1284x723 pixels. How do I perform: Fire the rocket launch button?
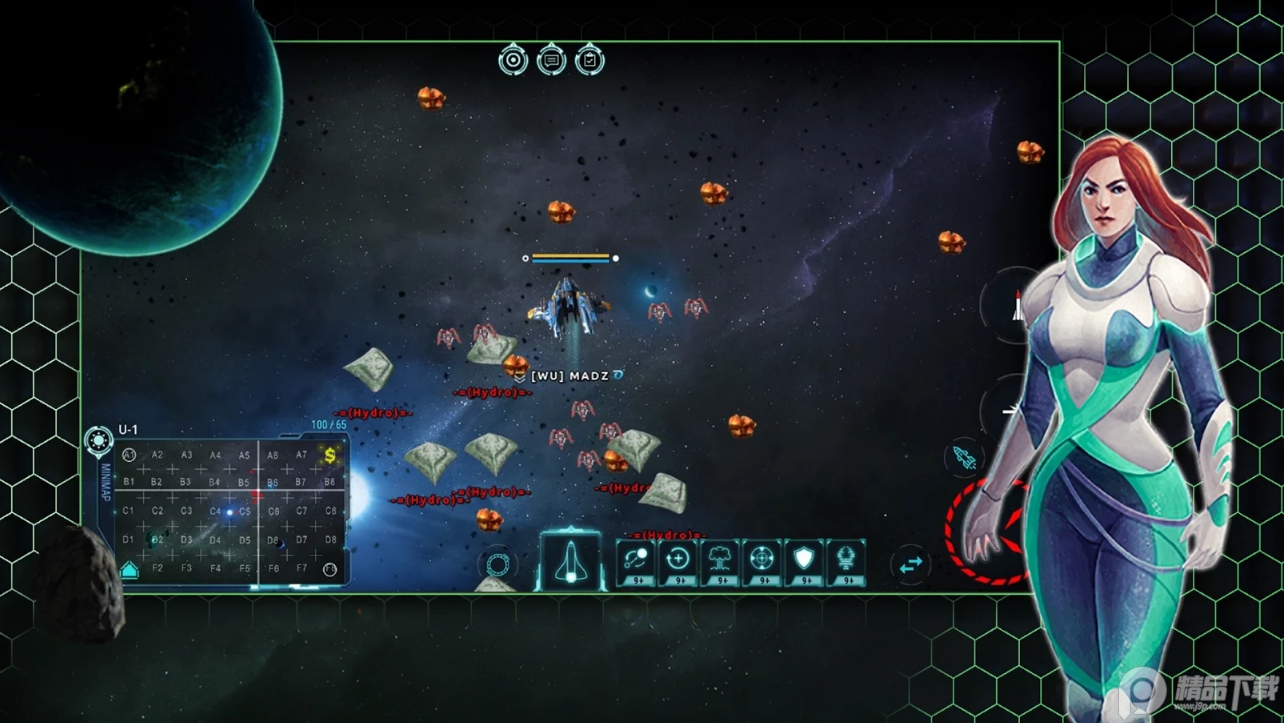(1016, 304)
